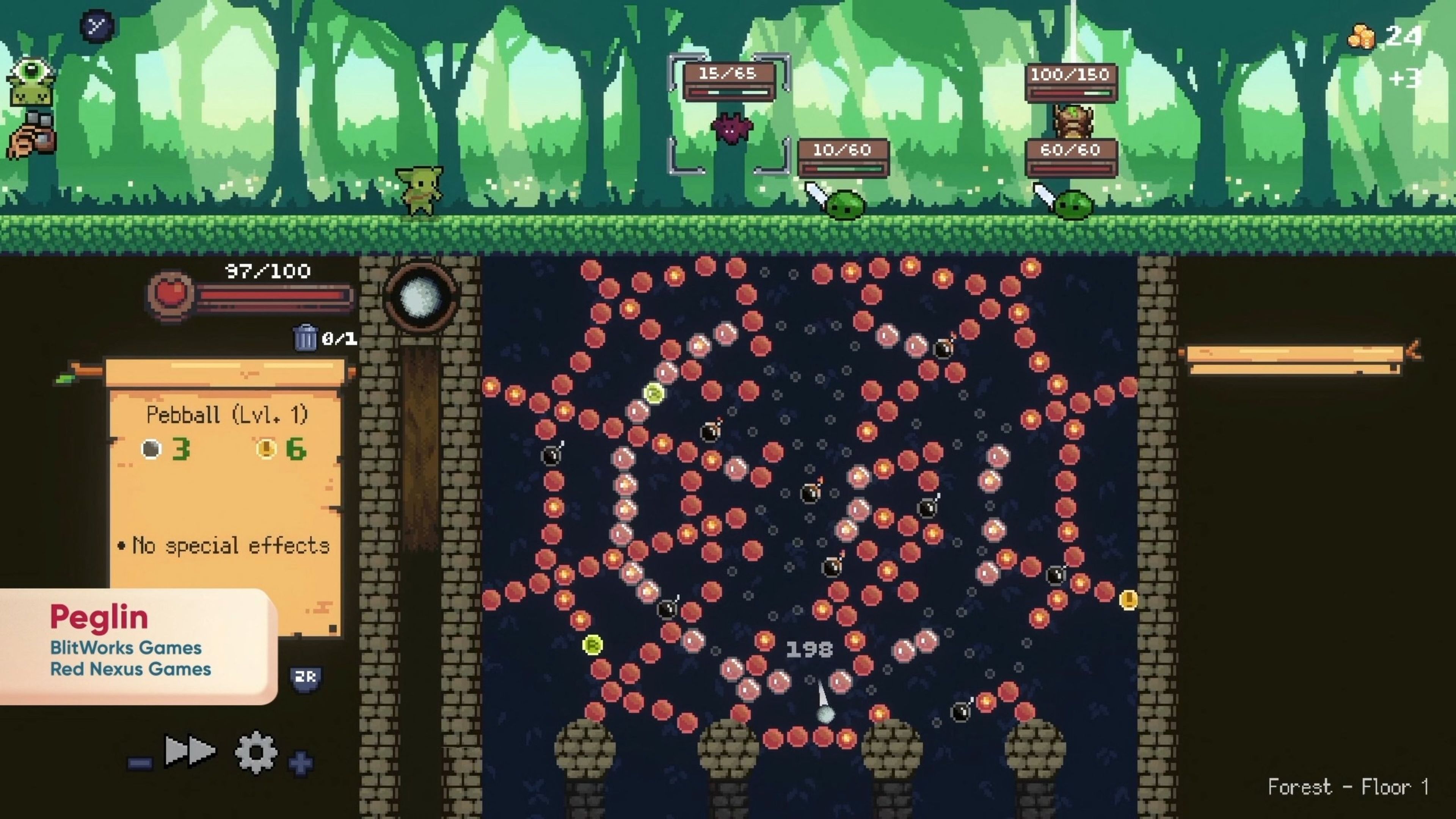Viewport: 1456px width, 819px height.
Task: Toggle the fast-forward speed button
Action: tap(189, 752)
